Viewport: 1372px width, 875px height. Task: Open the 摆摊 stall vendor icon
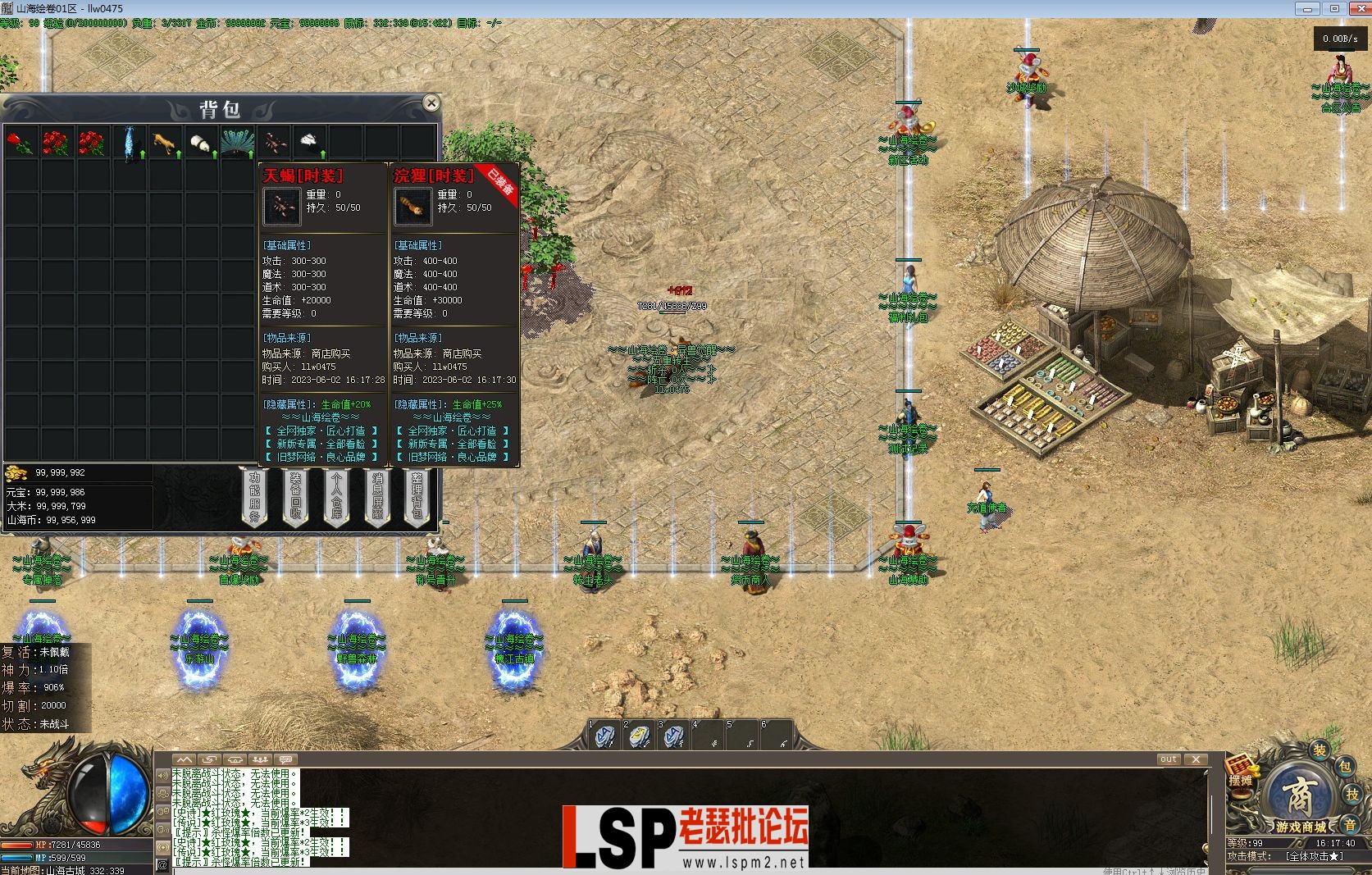coord(1240,773)
